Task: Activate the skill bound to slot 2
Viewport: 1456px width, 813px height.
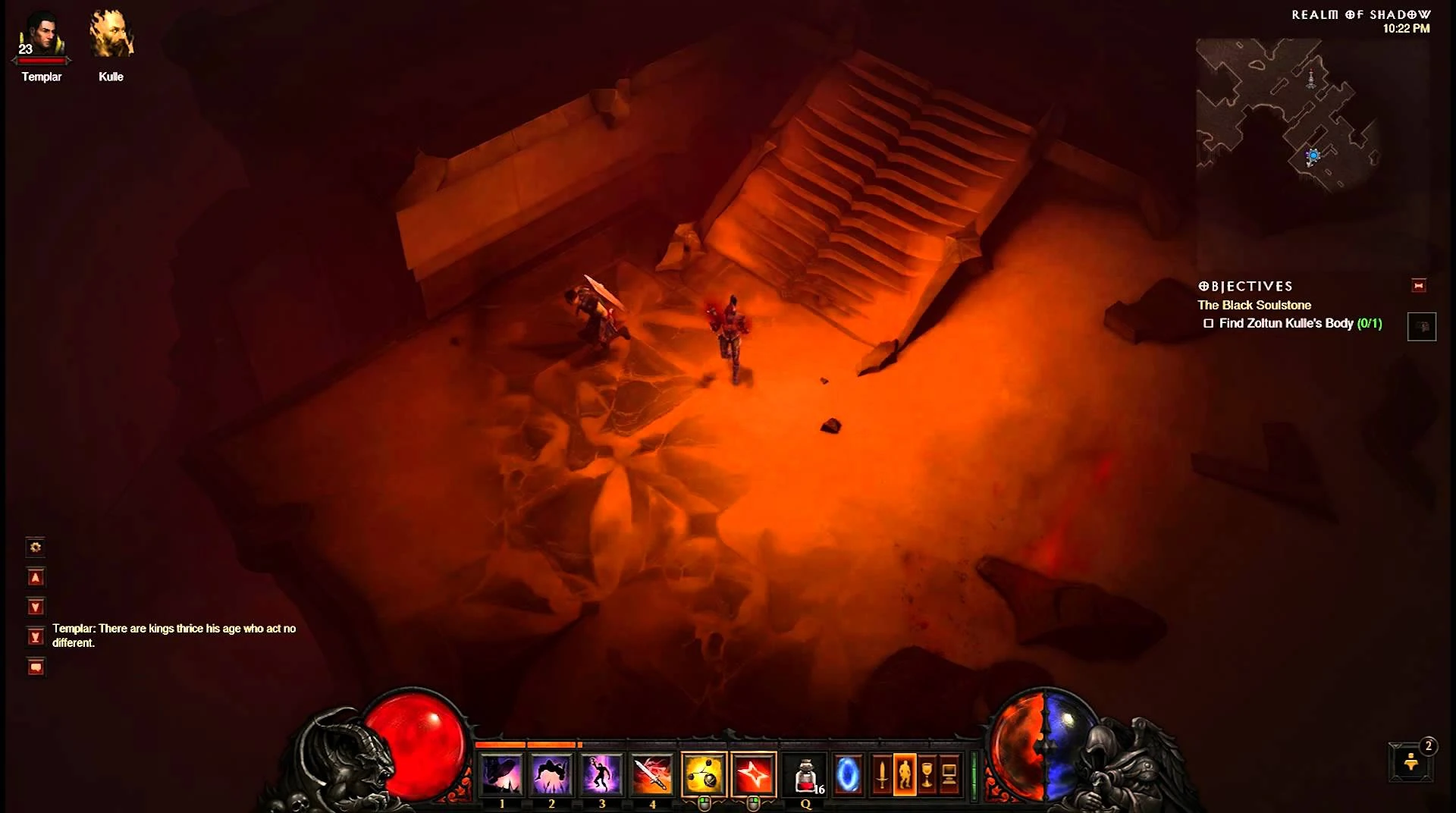Action: point(551,772)
